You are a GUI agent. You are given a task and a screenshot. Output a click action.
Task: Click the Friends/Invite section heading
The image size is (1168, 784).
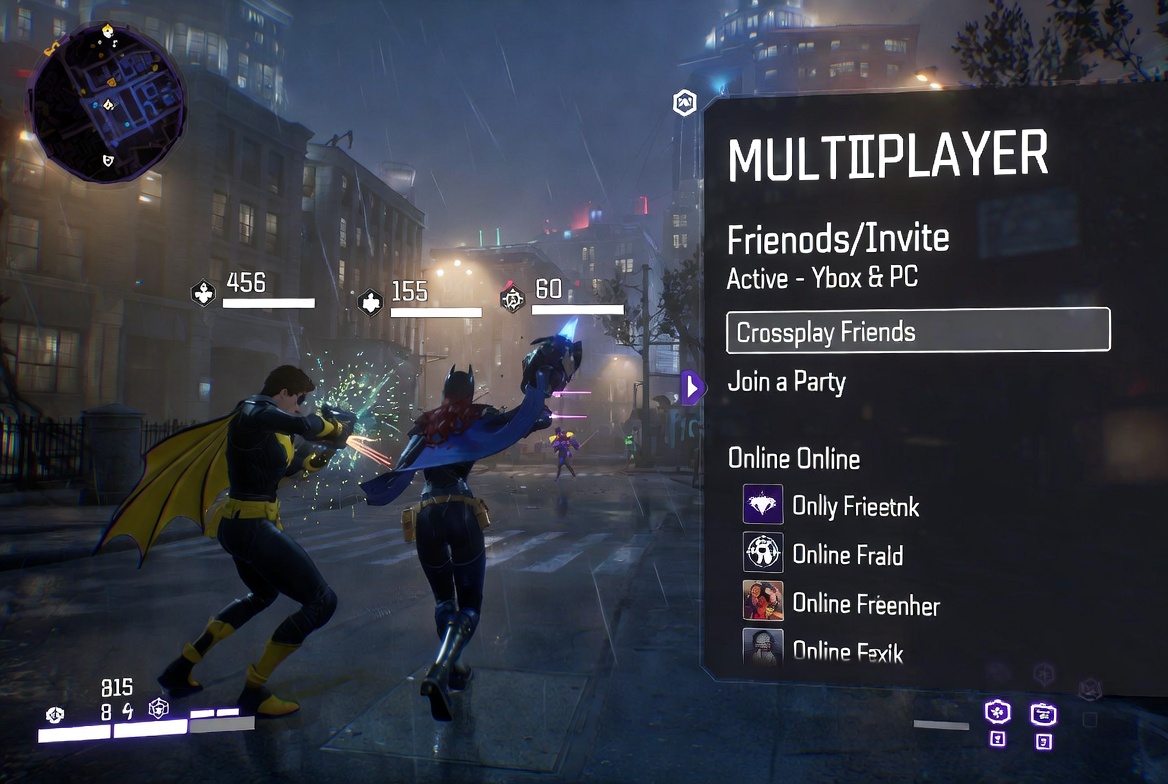pos(838,240)
